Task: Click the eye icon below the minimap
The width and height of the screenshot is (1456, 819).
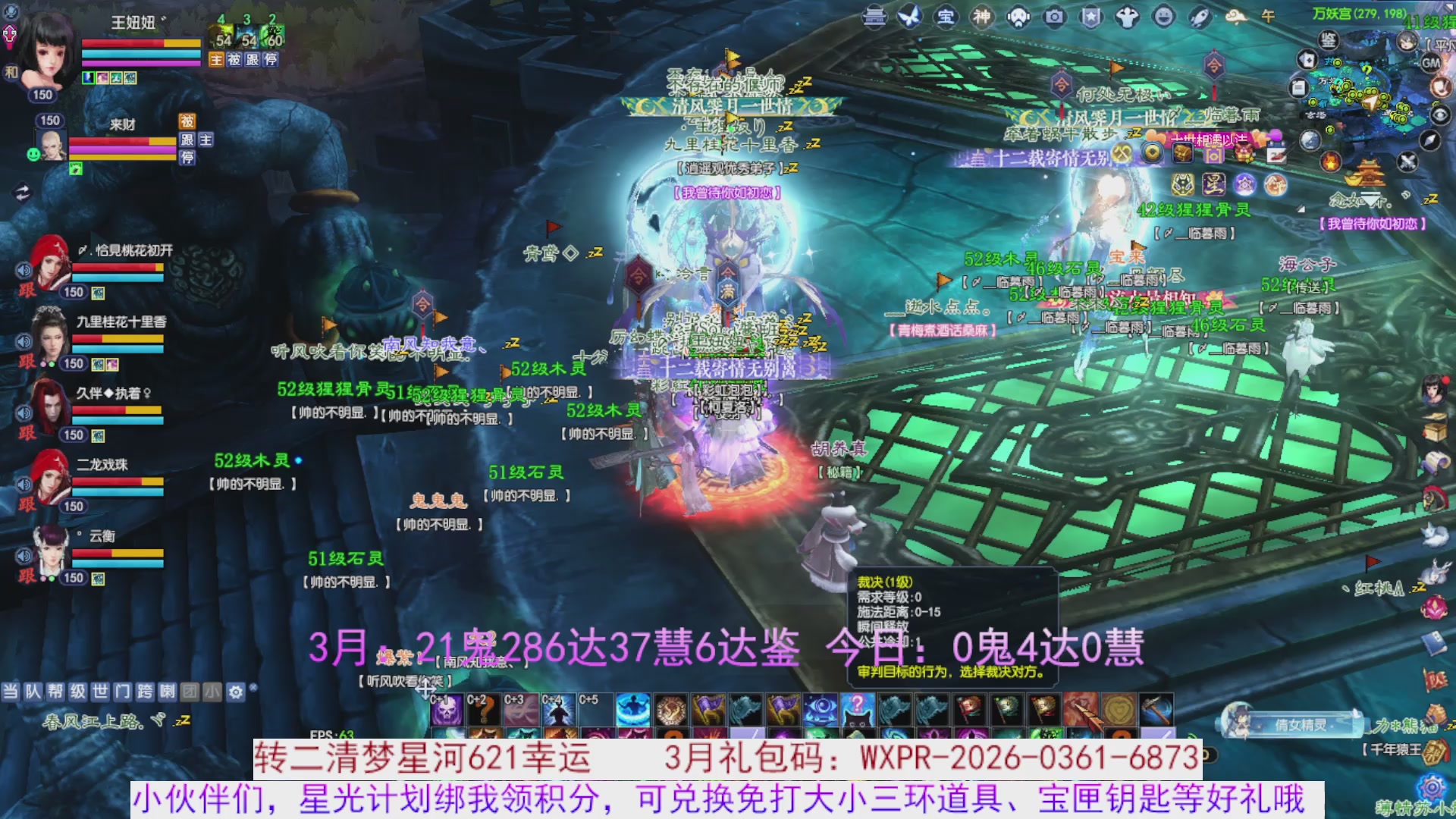Action: pos(1439,115)
